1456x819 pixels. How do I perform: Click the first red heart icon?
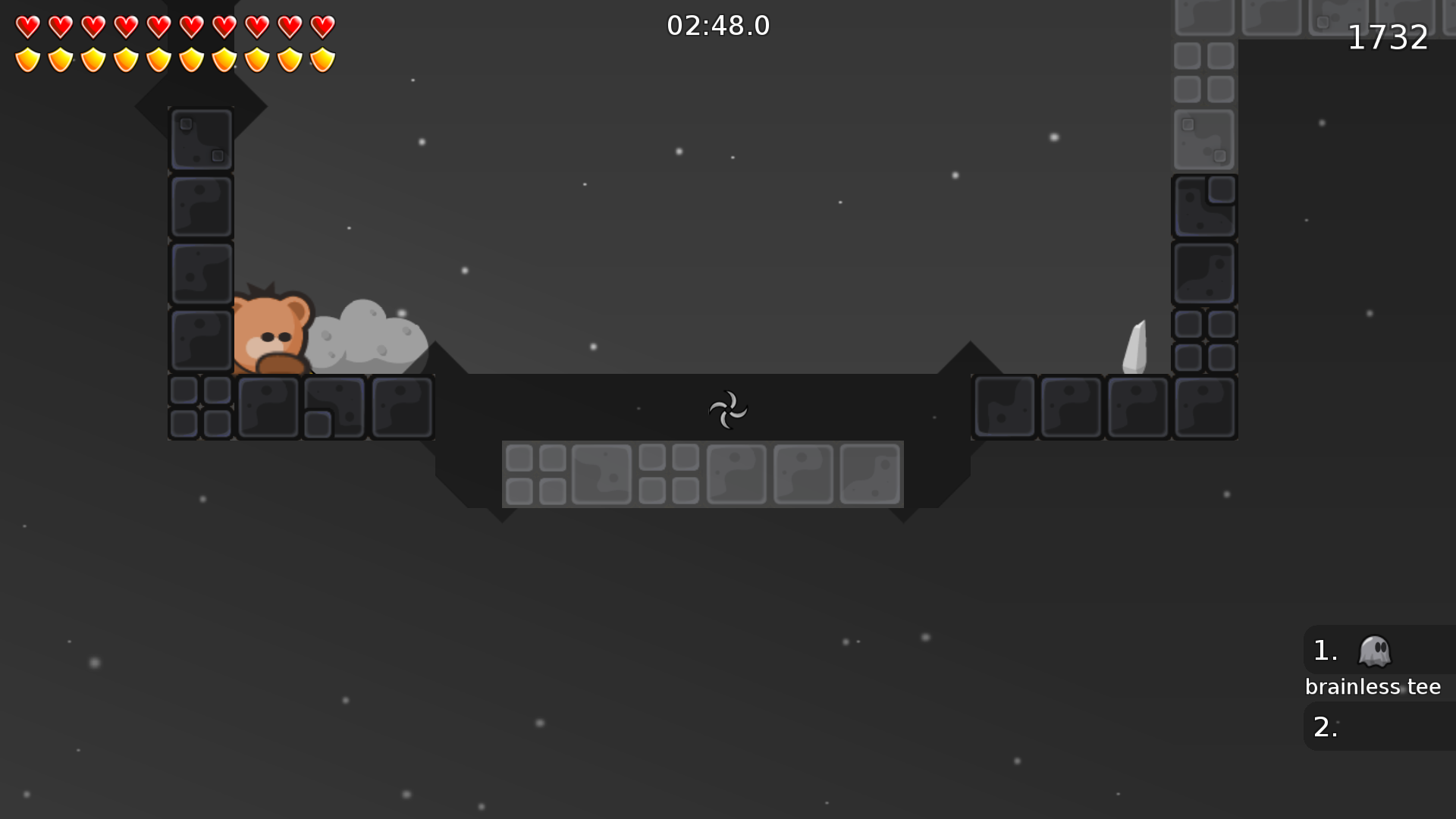27,25
